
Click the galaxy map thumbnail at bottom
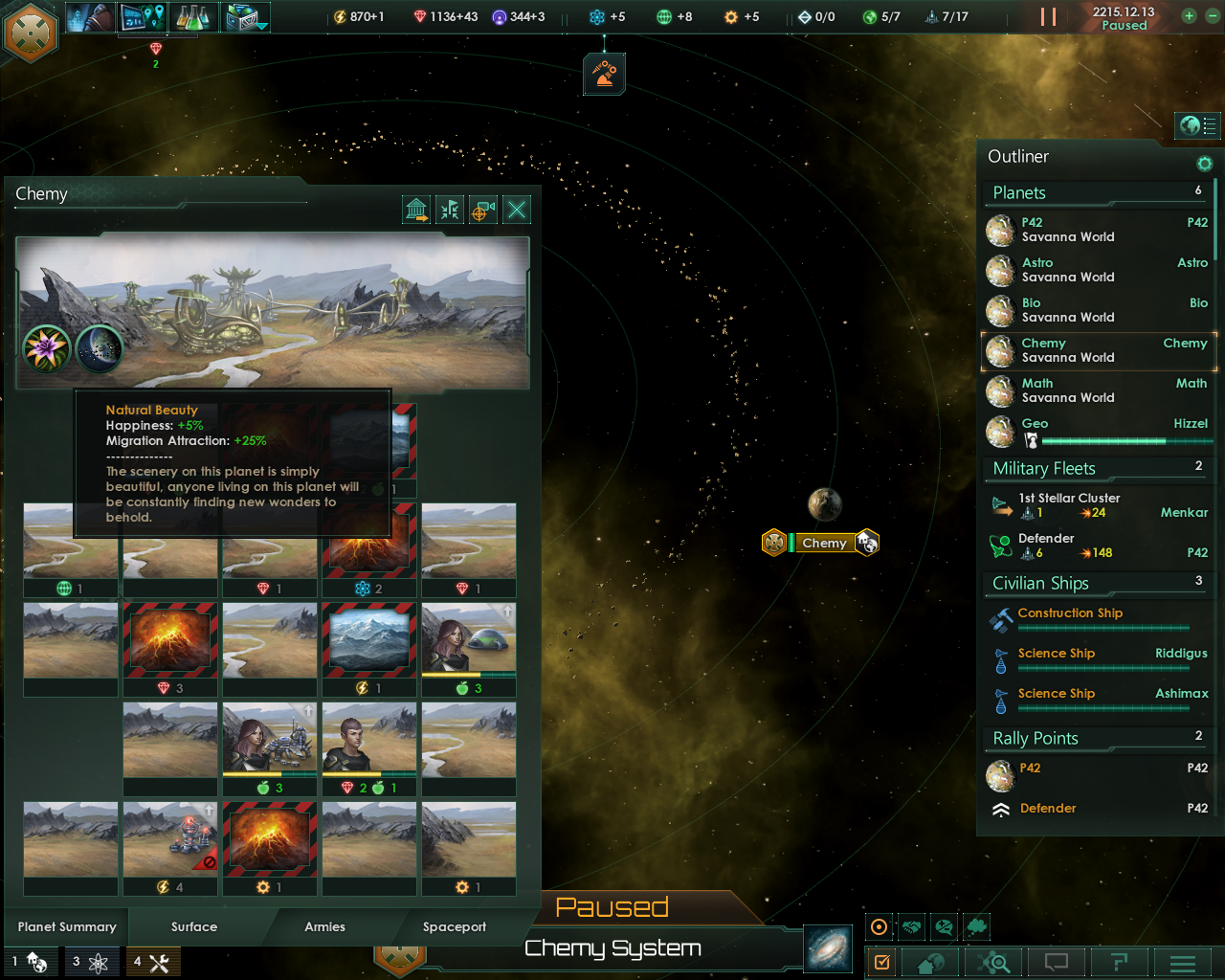click(826, 948)
